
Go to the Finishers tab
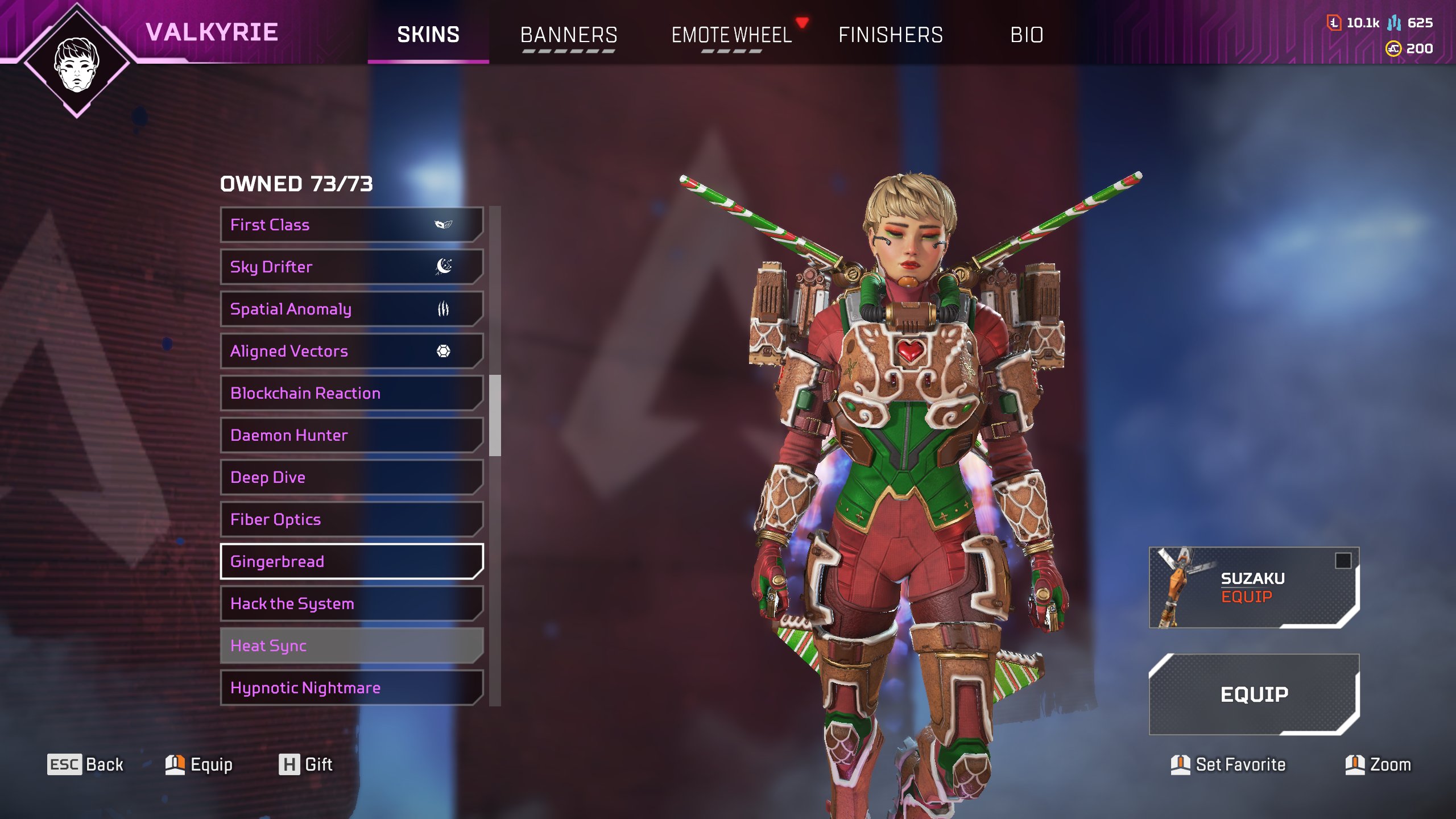[x=890, y=35]
